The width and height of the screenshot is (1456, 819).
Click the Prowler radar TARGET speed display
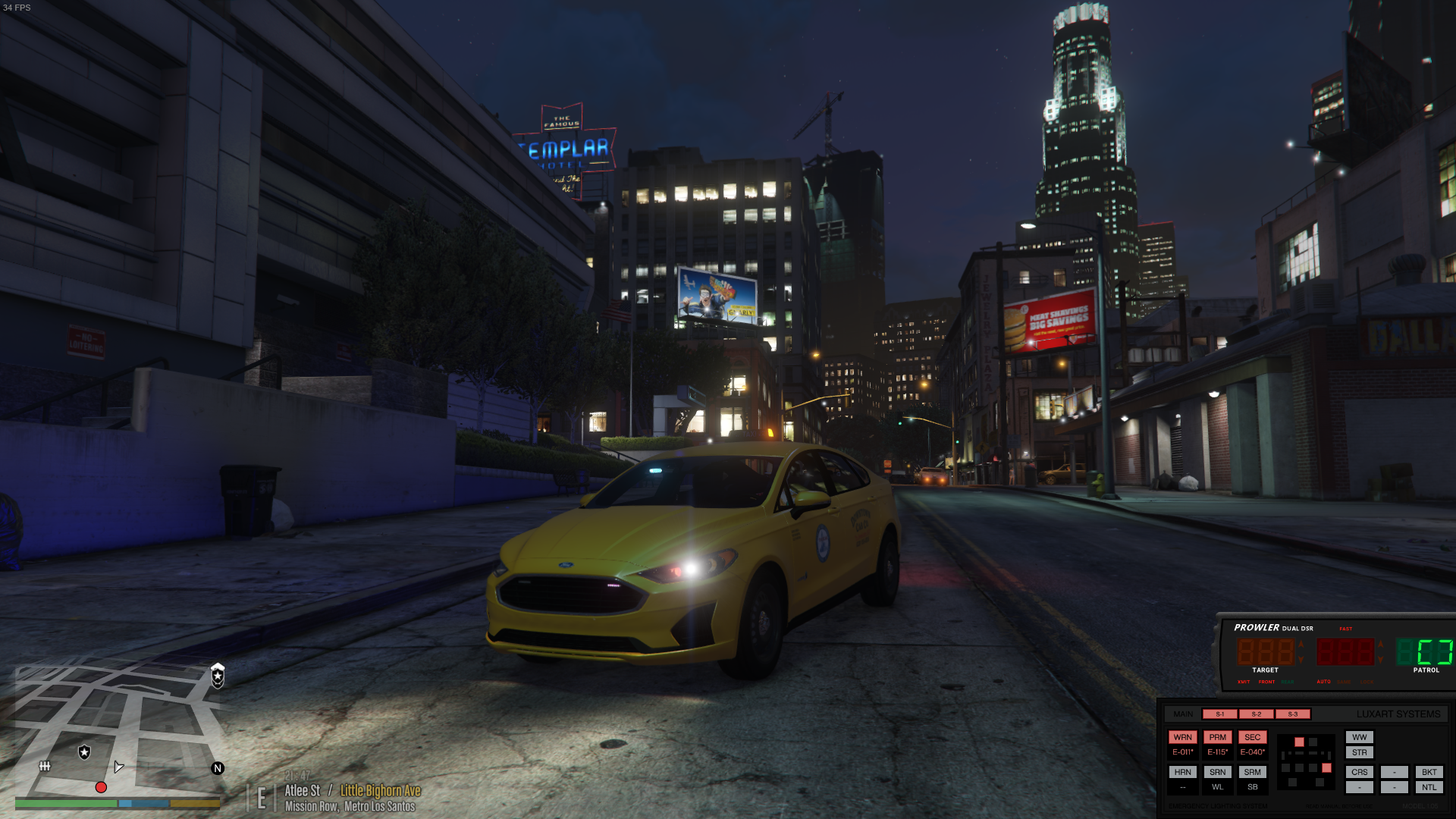tap(1265, 652)
